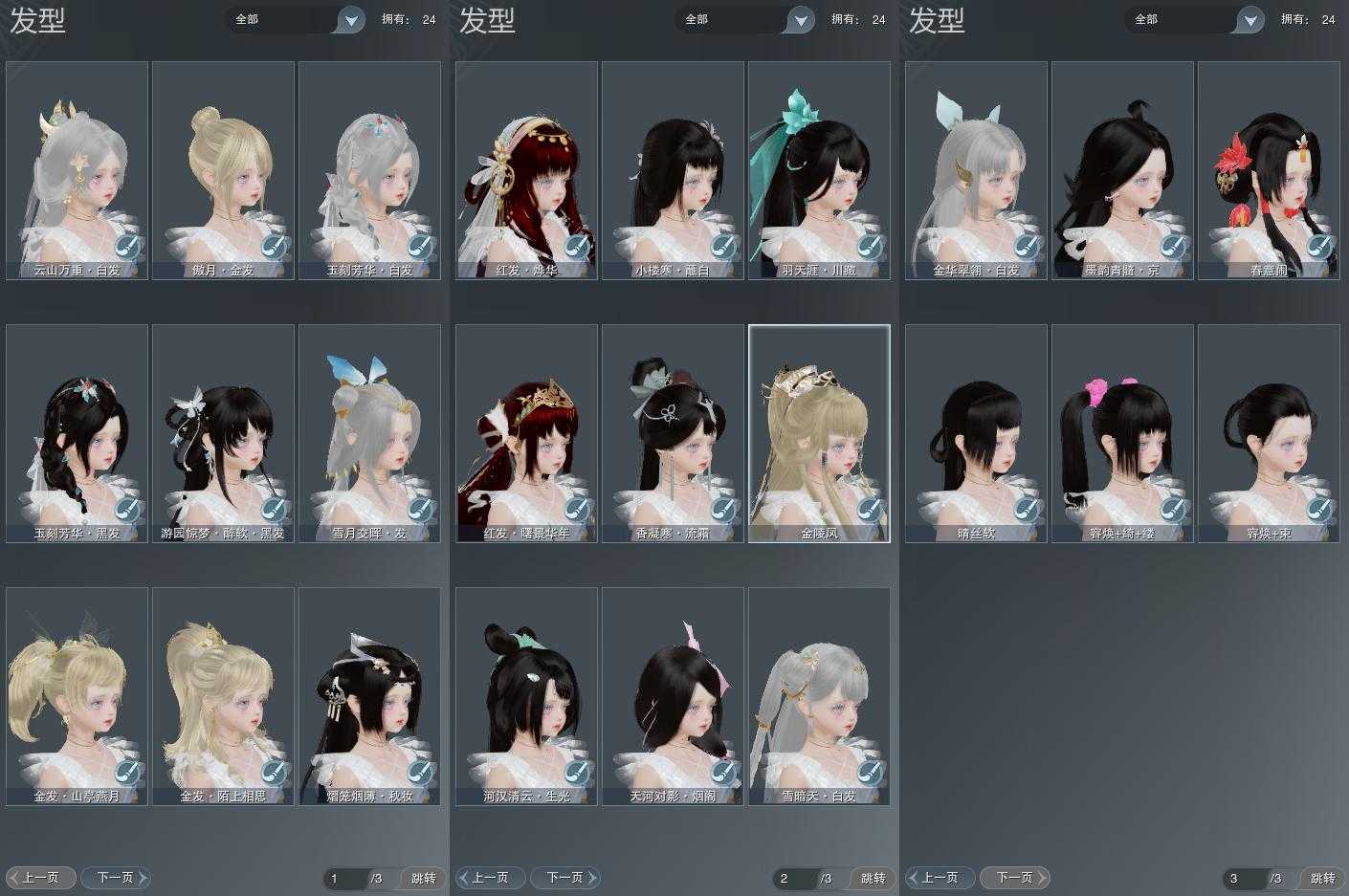The height and width of the screenshot is (896, 1349).
Task: Pick the 金华翠翎·白发 hairstyle
Action: (x=976, y=170)
